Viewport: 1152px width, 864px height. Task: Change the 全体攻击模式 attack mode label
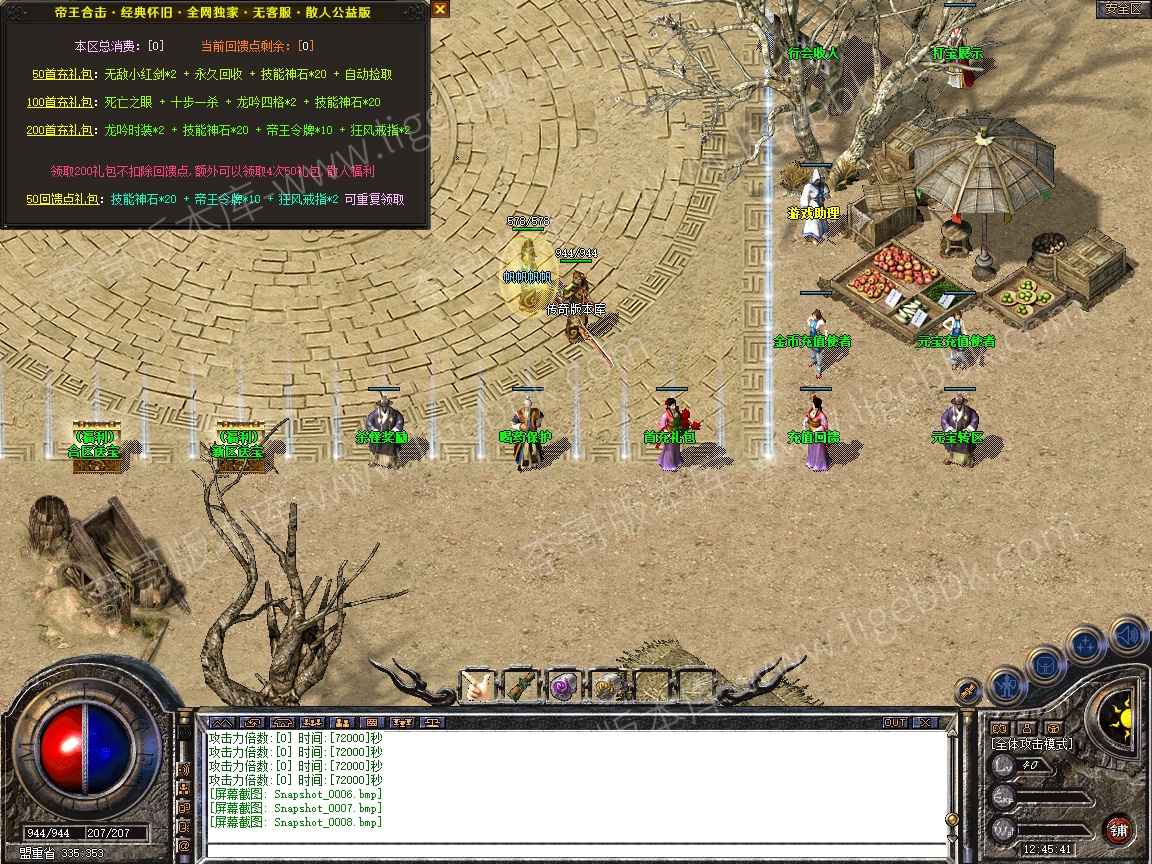[1031, 744]
